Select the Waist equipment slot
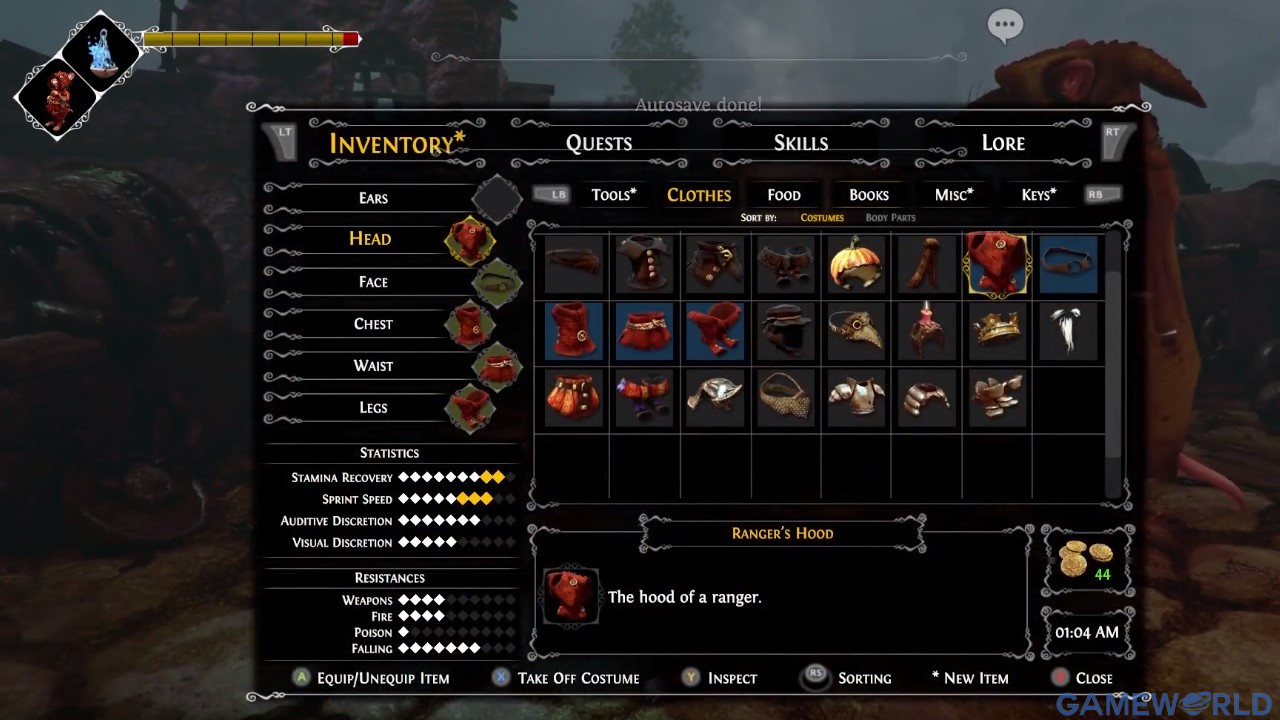Screen dimensions: 1280x720 click(373, 366)
